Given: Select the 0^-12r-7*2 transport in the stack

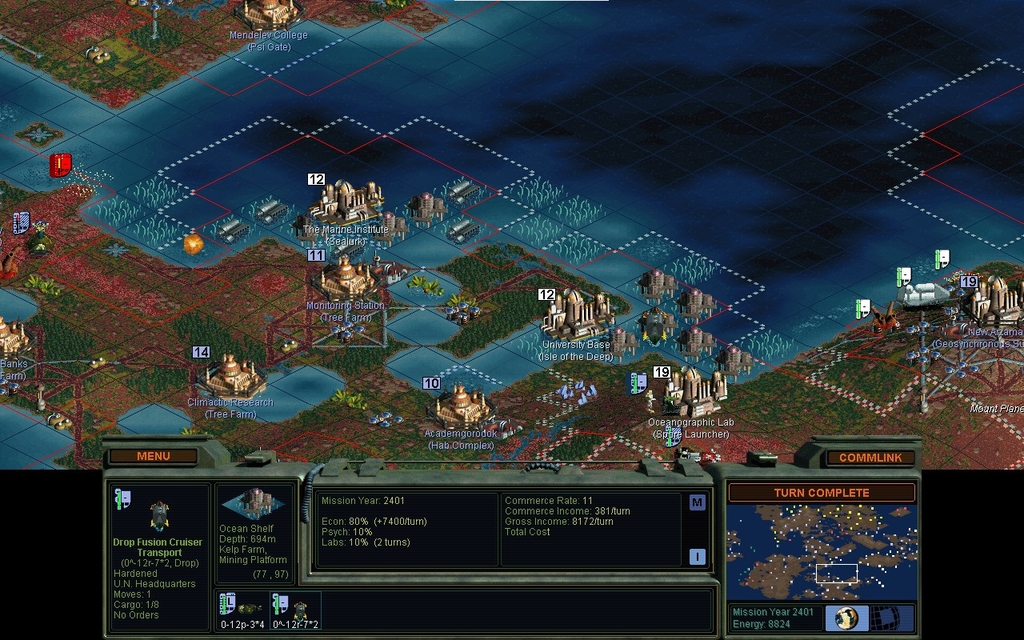Looking at the screenshot, I should click(296, 607).
